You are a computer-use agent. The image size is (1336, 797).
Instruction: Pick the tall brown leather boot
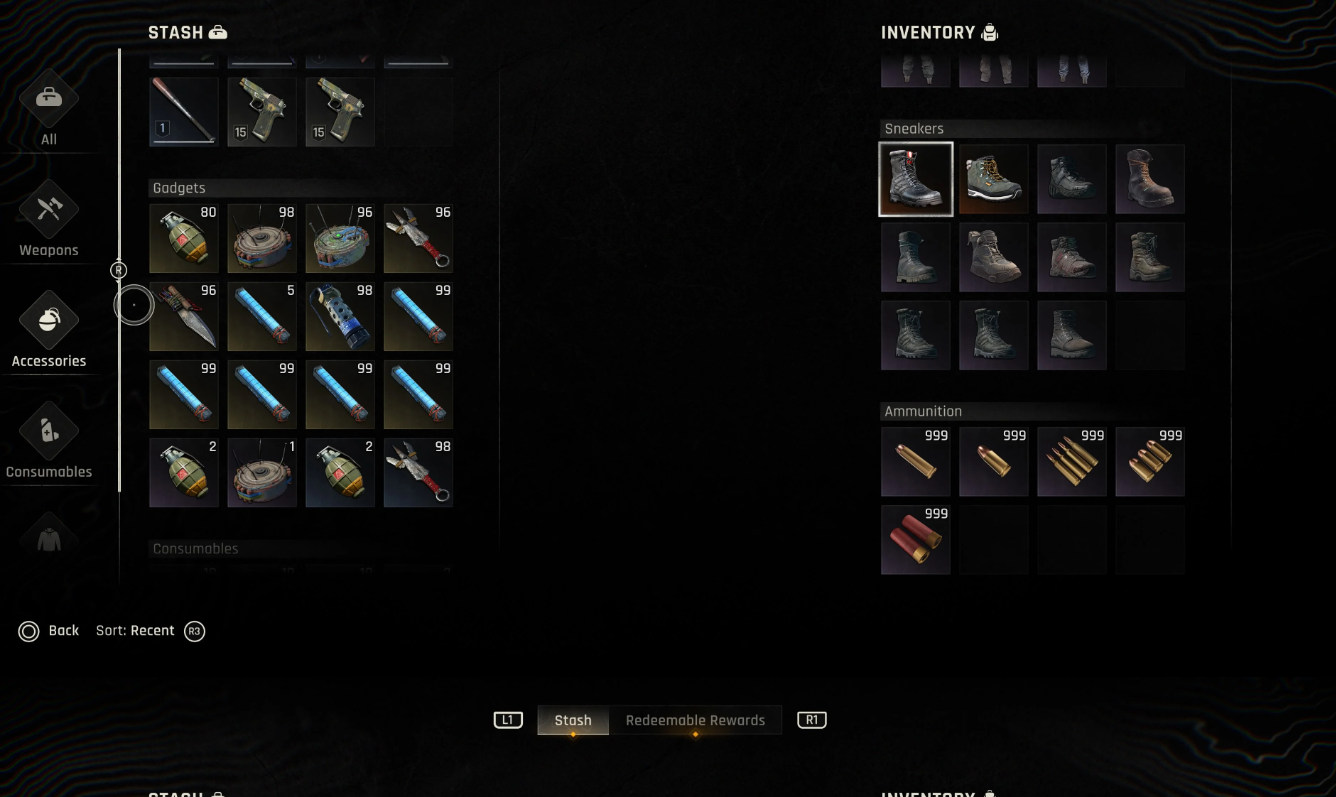coord(1150,179)
